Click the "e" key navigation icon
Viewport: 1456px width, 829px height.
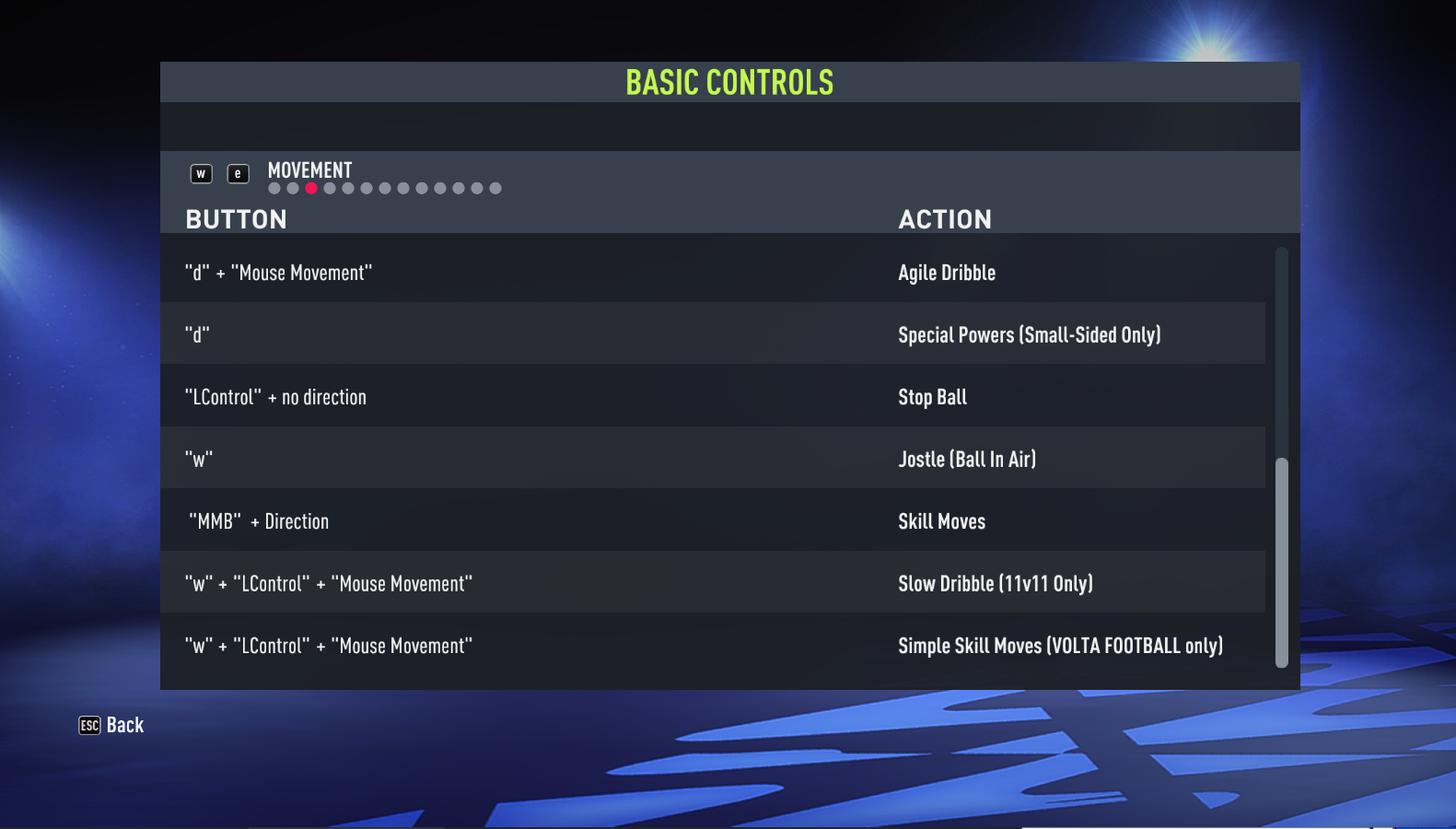[x=238, y=173]
